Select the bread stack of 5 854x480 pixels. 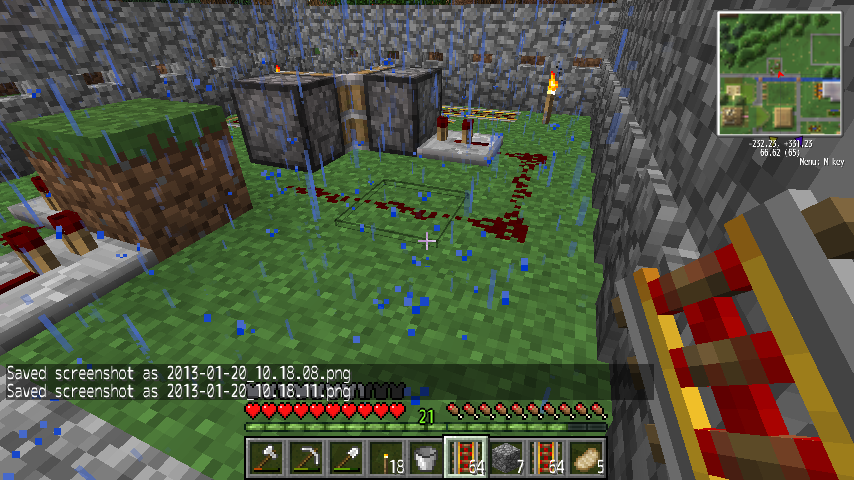[x=586, y=457]
